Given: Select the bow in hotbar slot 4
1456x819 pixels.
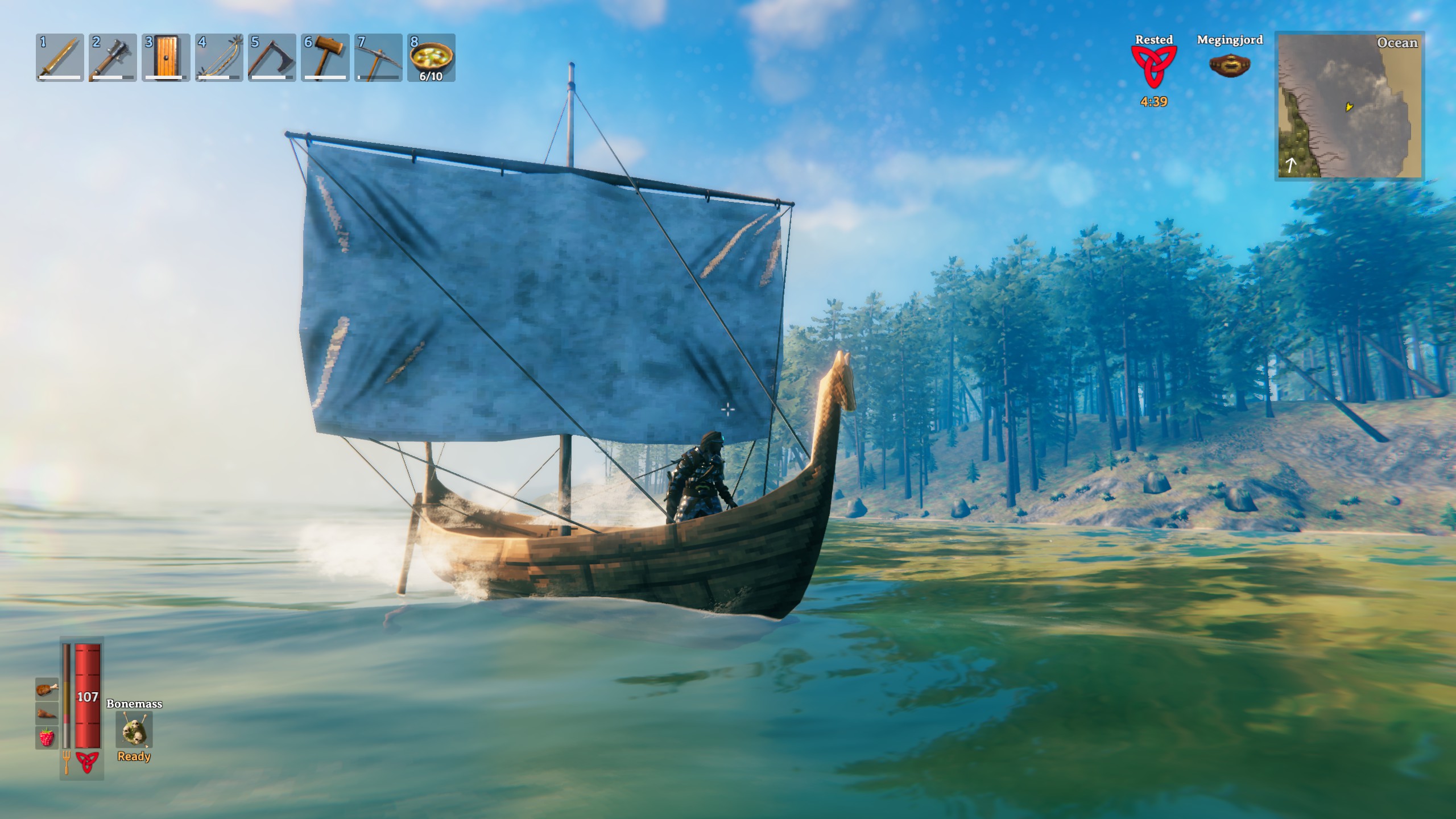Looking at the screenshot, I should tap(219, 58).
